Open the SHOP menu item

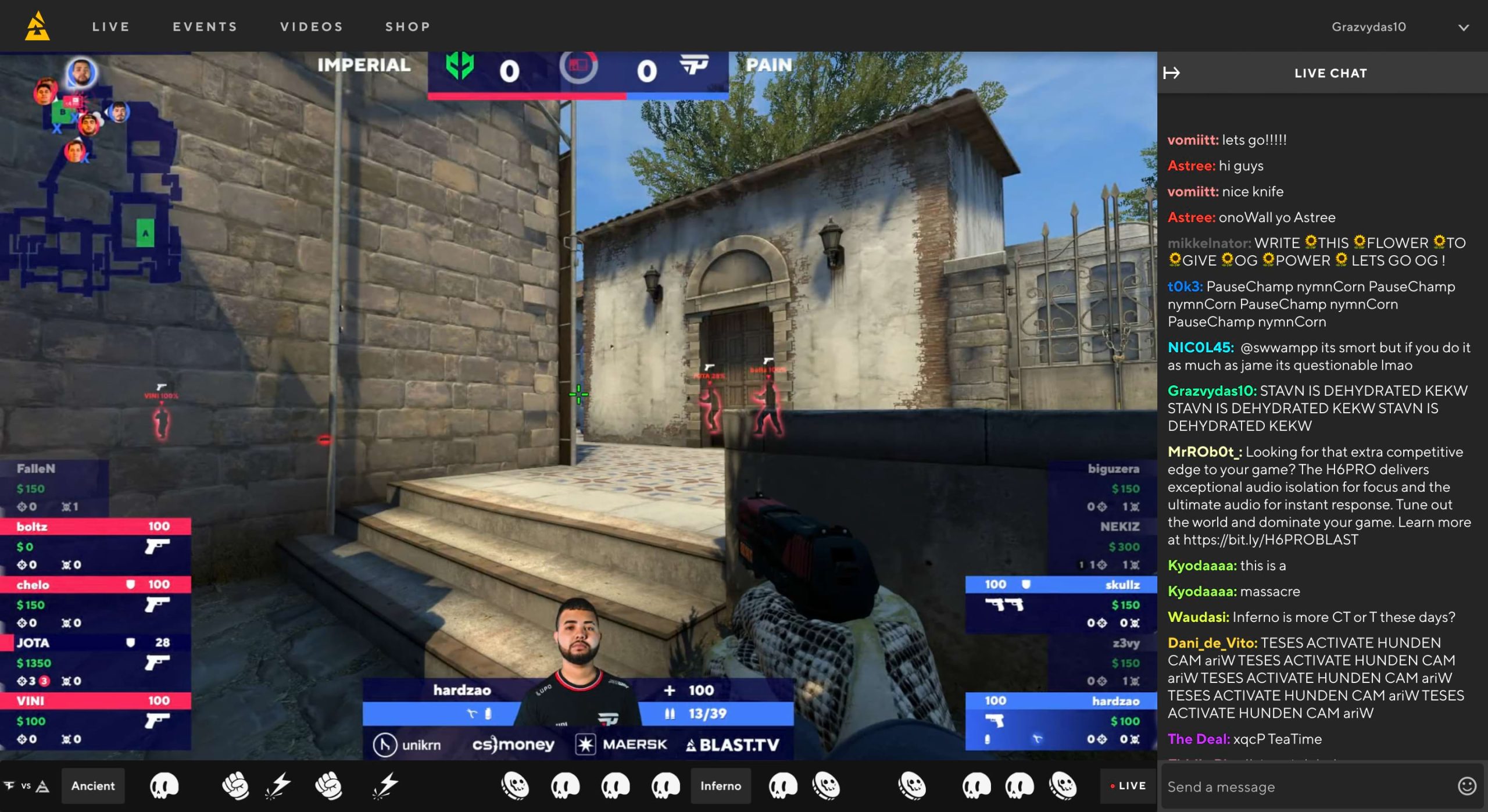407,26
